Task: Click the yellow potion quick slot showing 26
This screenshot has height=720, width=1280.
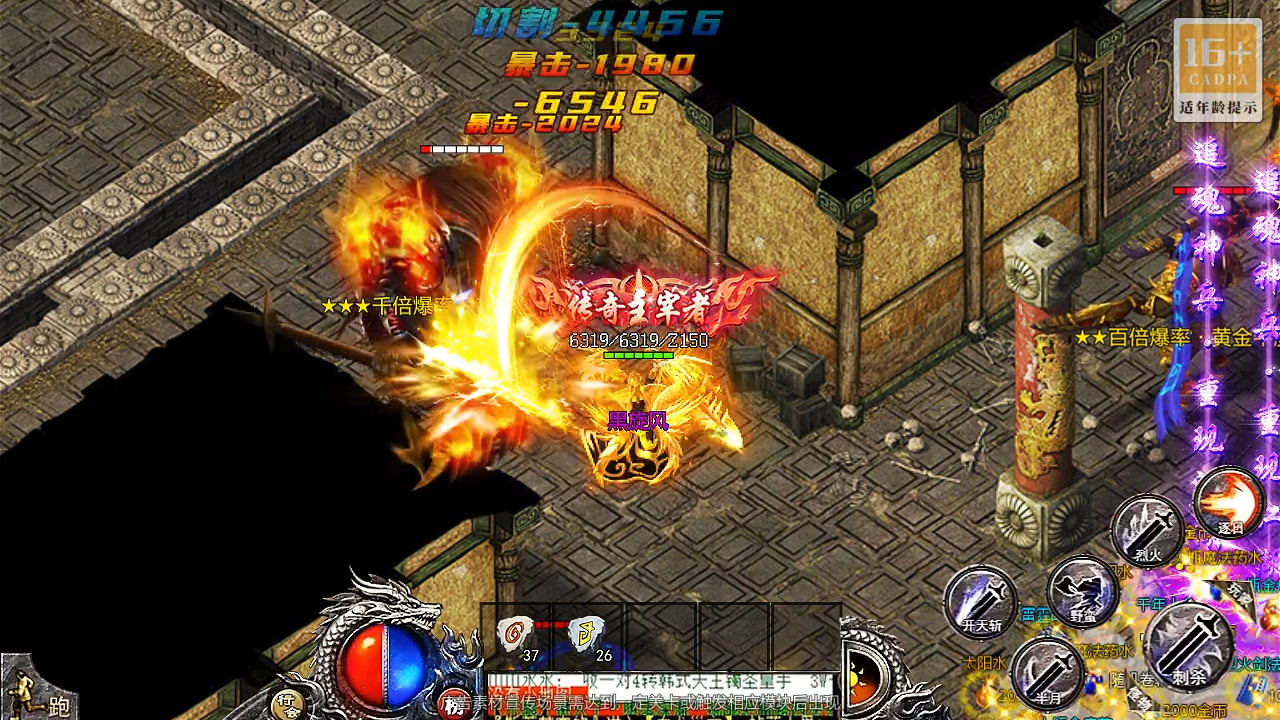Action: pos(586,632)
